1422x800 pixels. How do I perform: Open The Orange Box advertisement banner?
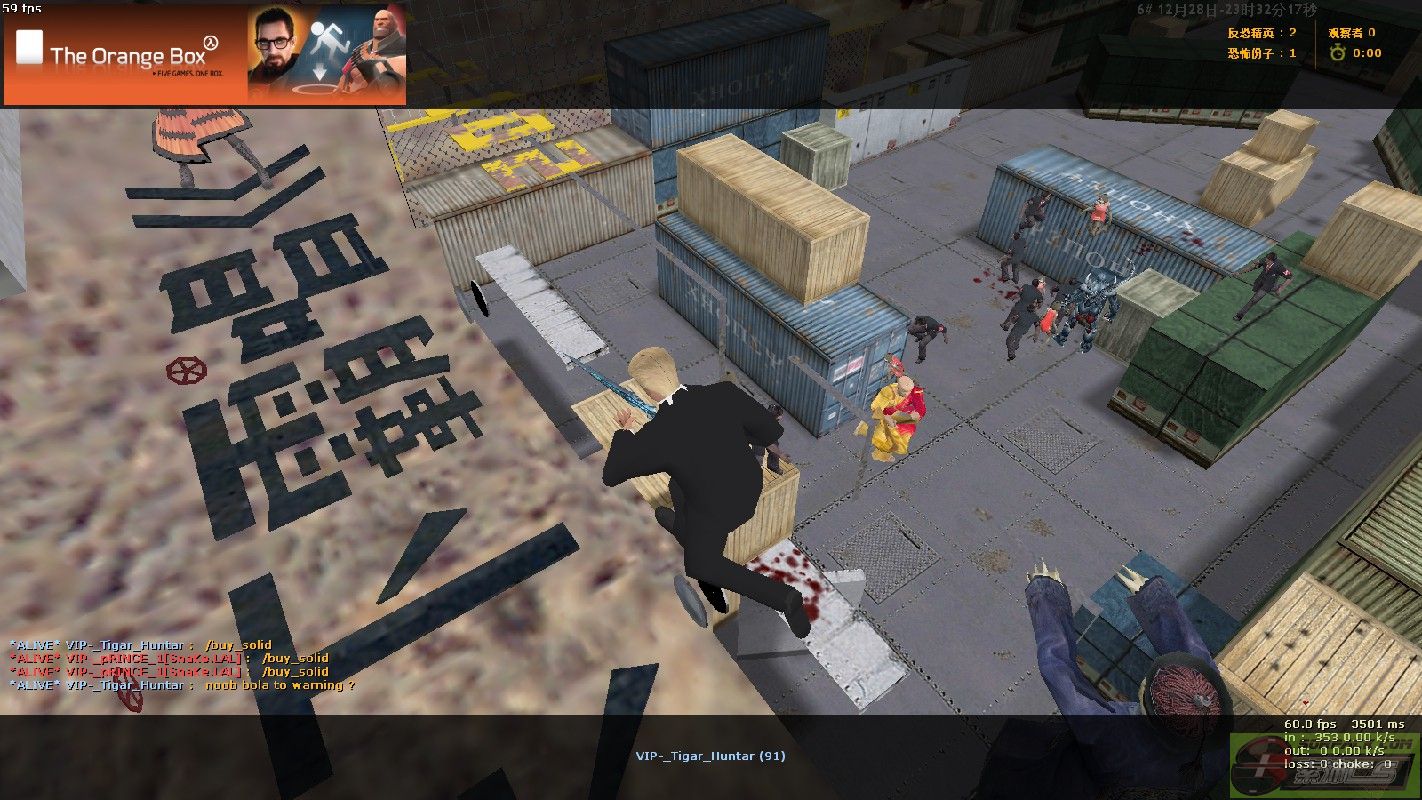click(205, 55)
